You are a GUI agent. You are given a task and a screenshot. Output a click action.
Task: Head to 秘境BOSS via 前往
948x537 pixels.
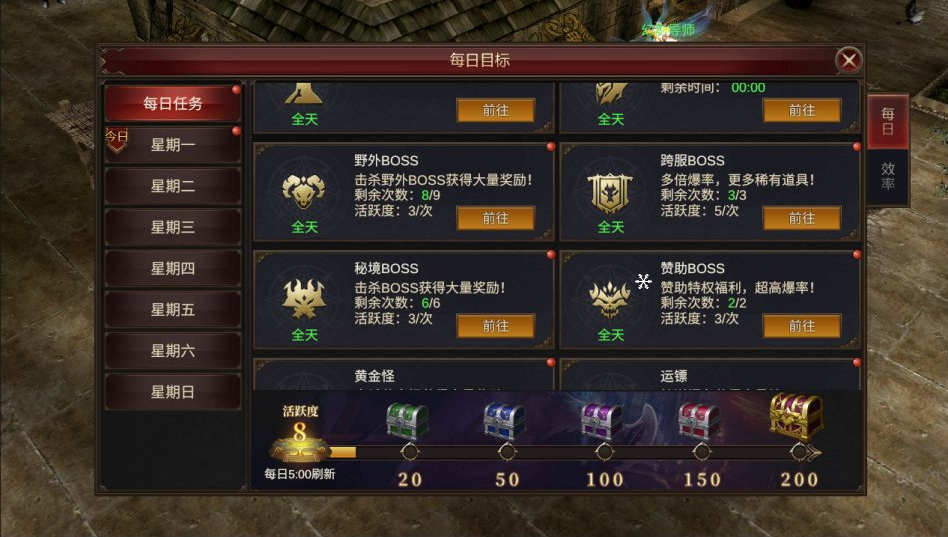click(496, 326)
